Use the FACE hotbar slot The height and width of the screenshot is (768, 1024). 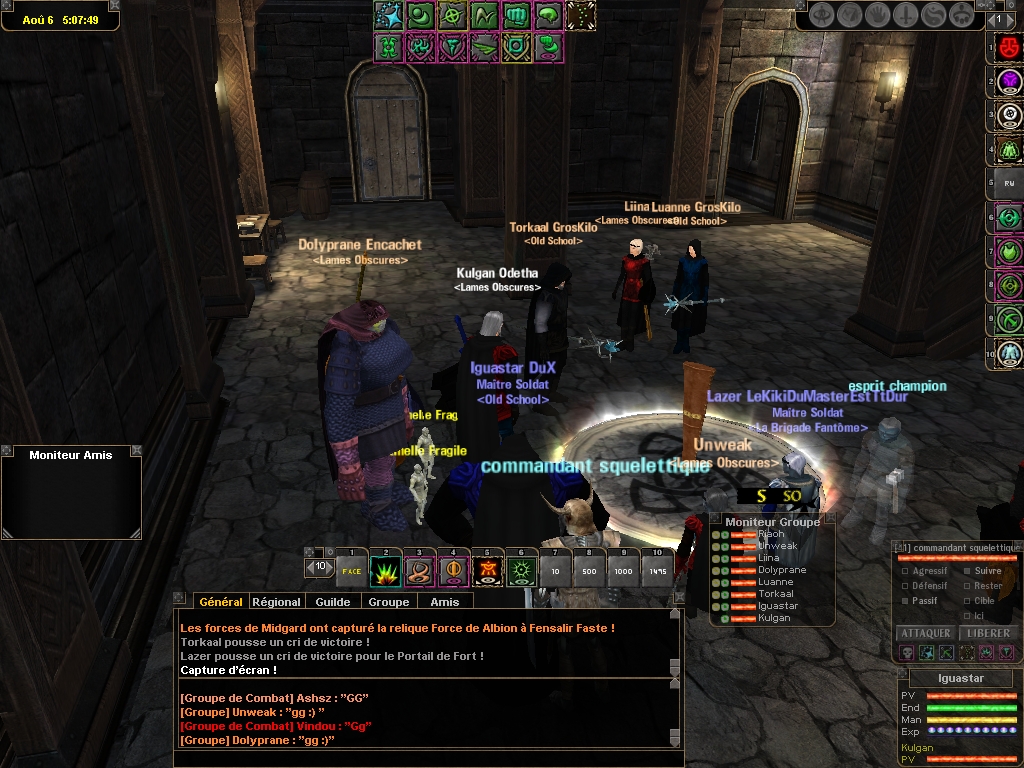351,572
